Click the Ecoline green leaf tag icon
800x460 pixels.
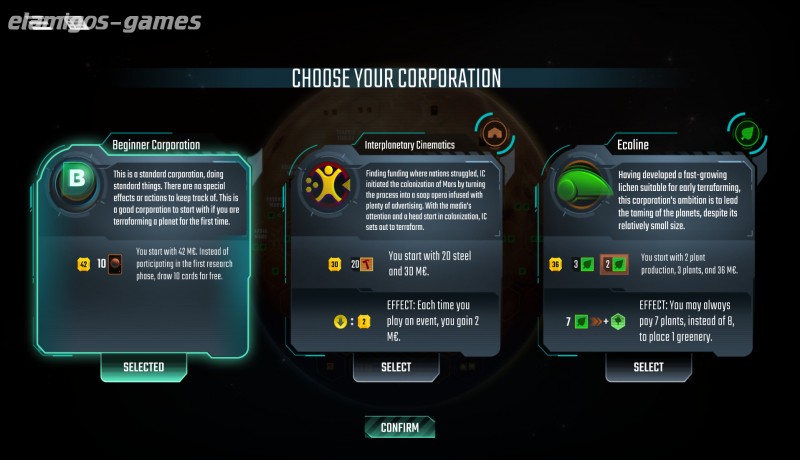click(x=745, y=133)
